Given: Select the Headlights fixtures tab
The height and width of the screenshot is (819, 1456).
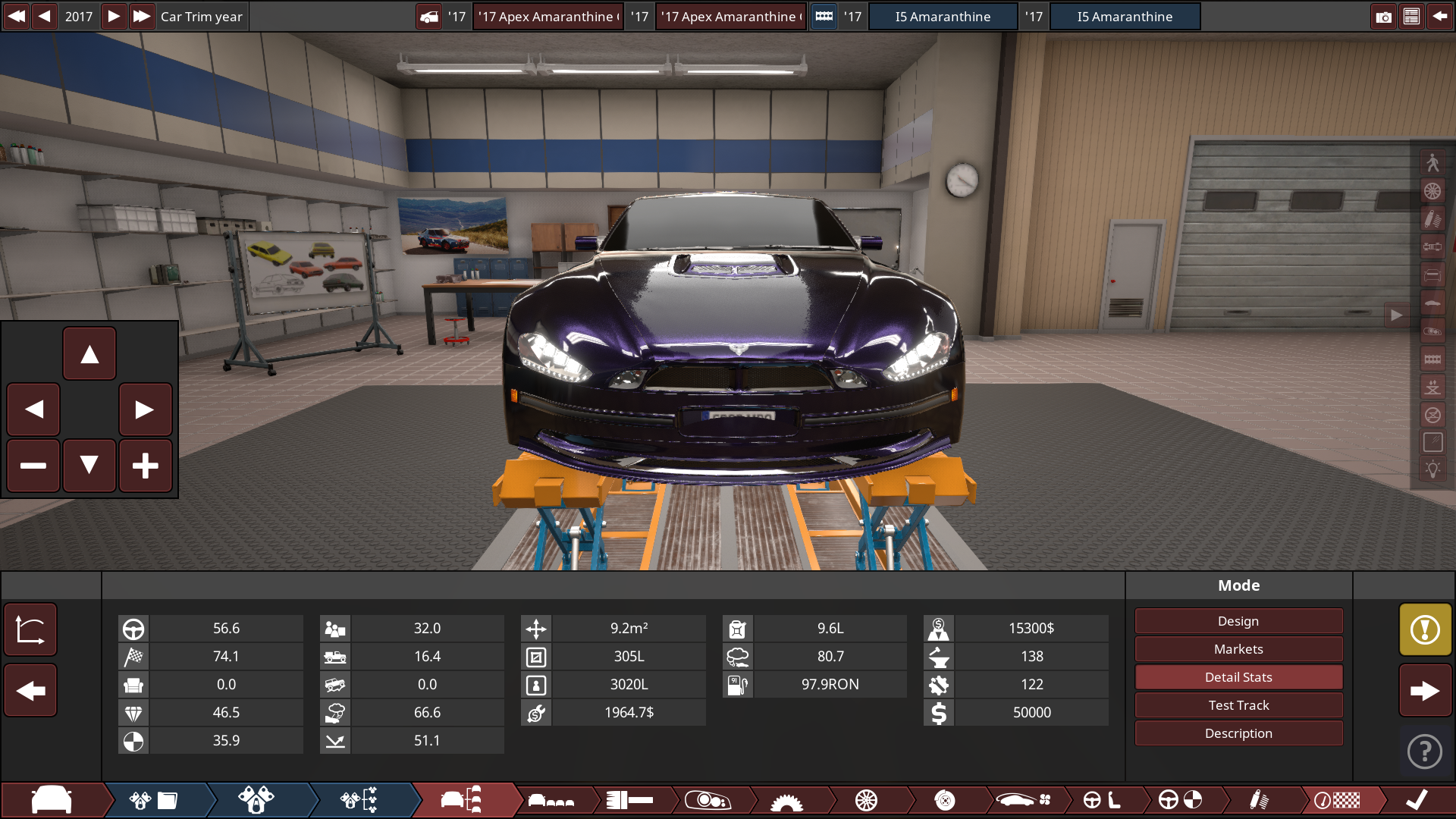Looking at the screenshot, I should click(x=710, y=800).
